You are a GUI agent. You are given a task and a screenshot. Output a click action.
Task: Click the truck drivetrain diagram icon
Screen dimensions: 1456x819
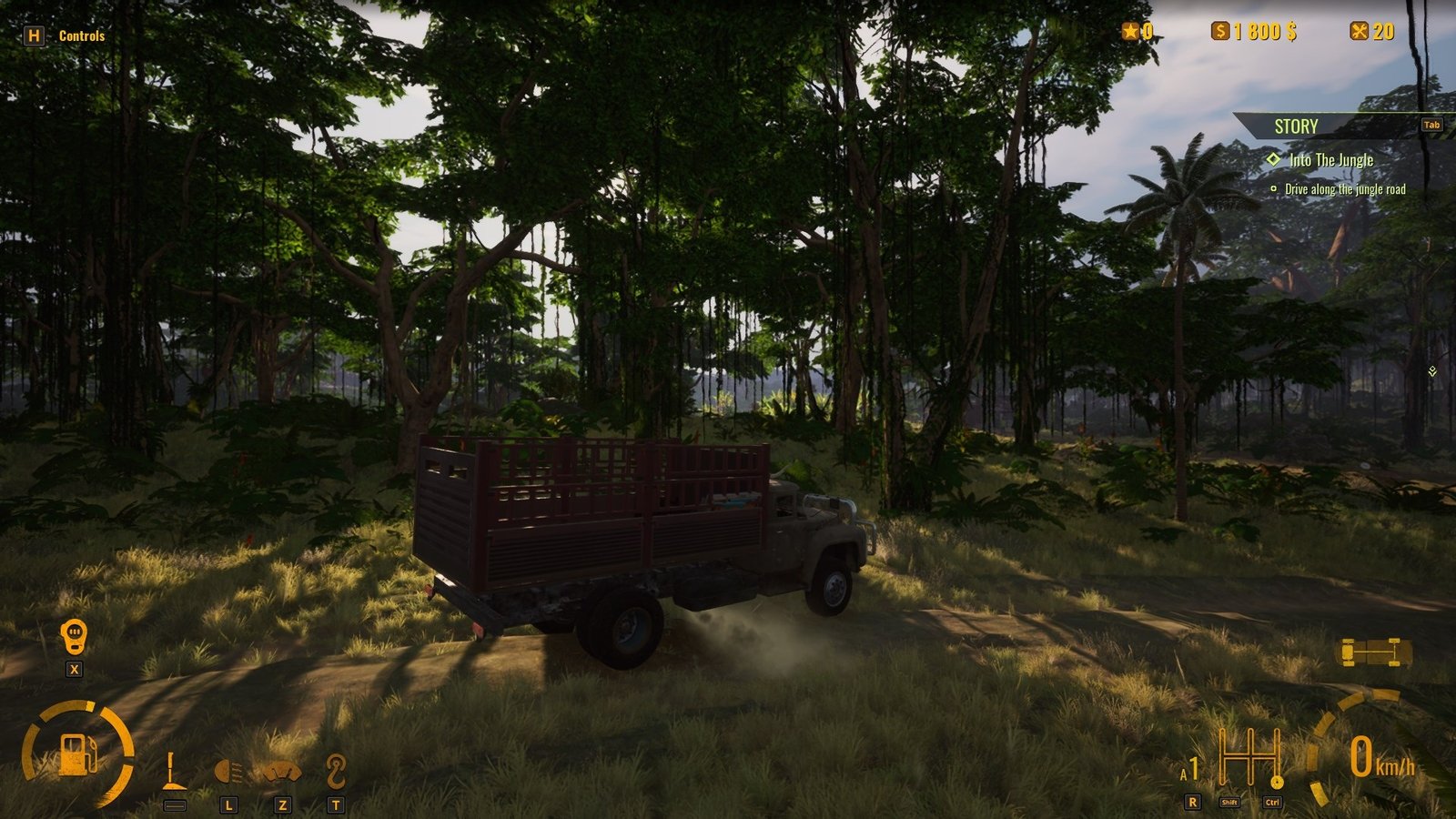click(x=1374, y=652)
